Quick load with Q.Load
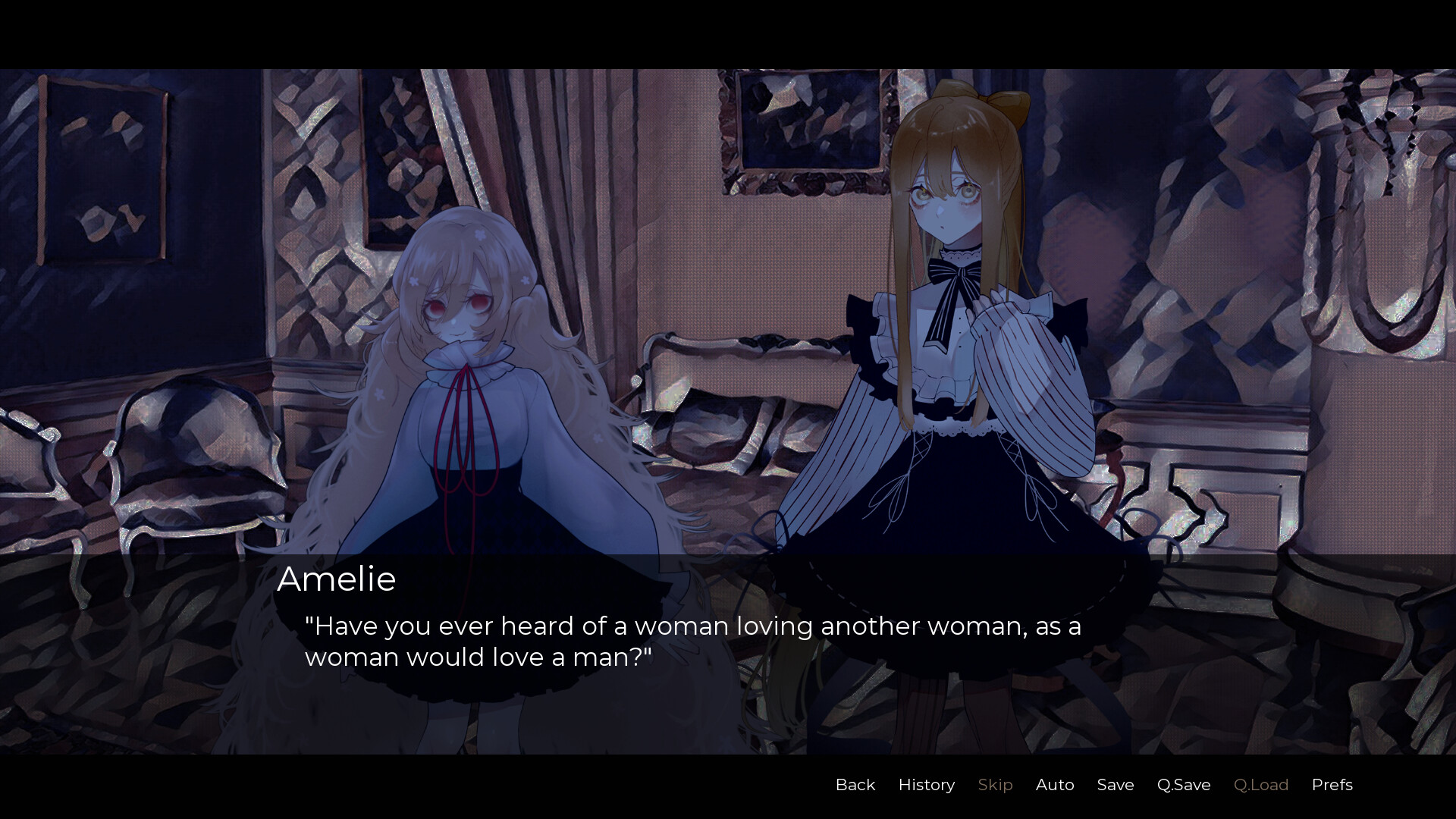The image size is (1456, 819). pos(1260,785)
